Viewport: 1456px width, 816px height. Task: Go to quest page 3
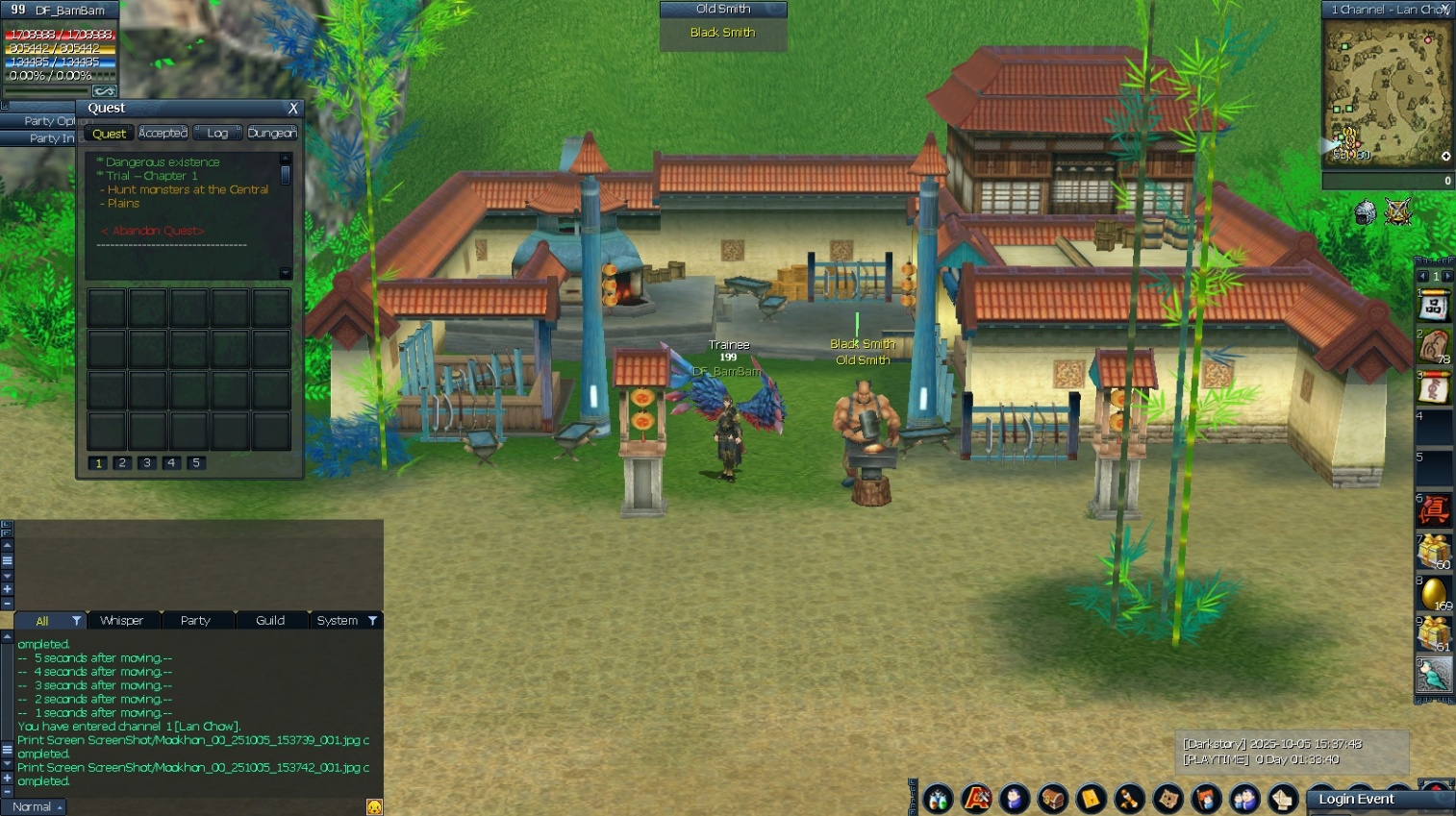147,462
